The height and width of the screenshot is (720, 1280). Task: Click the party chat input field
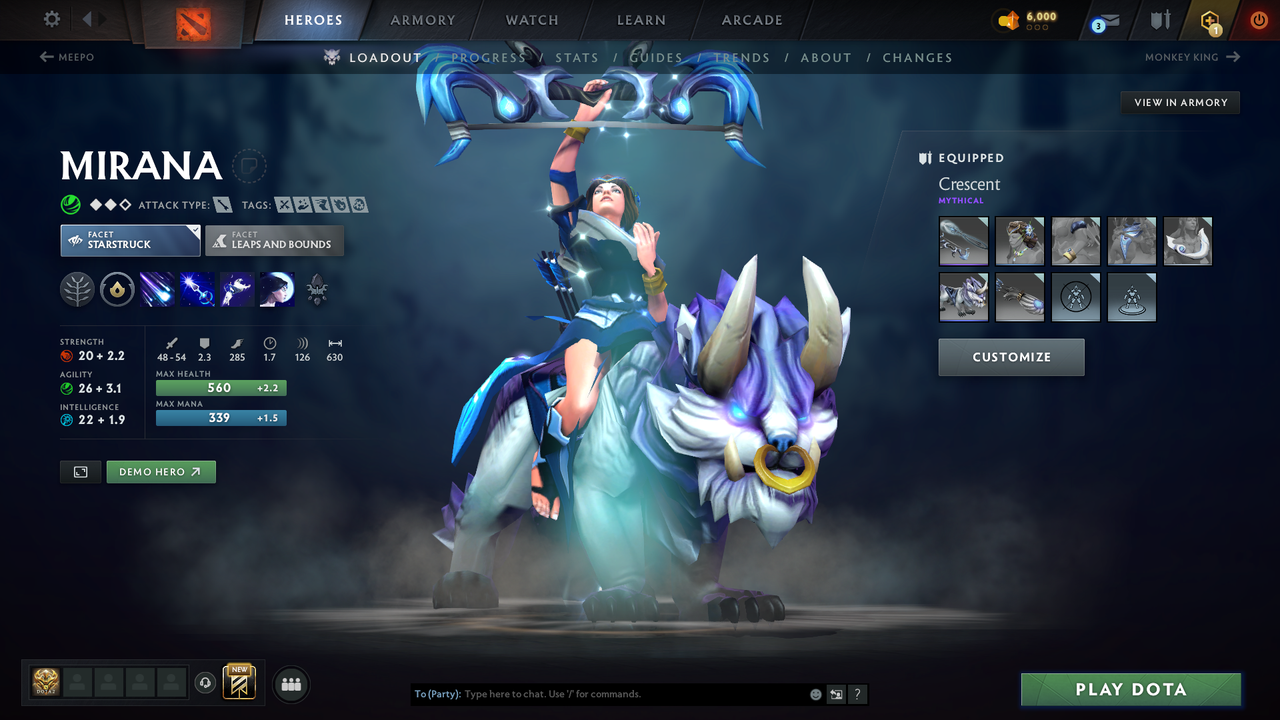(x=600, y=693)
